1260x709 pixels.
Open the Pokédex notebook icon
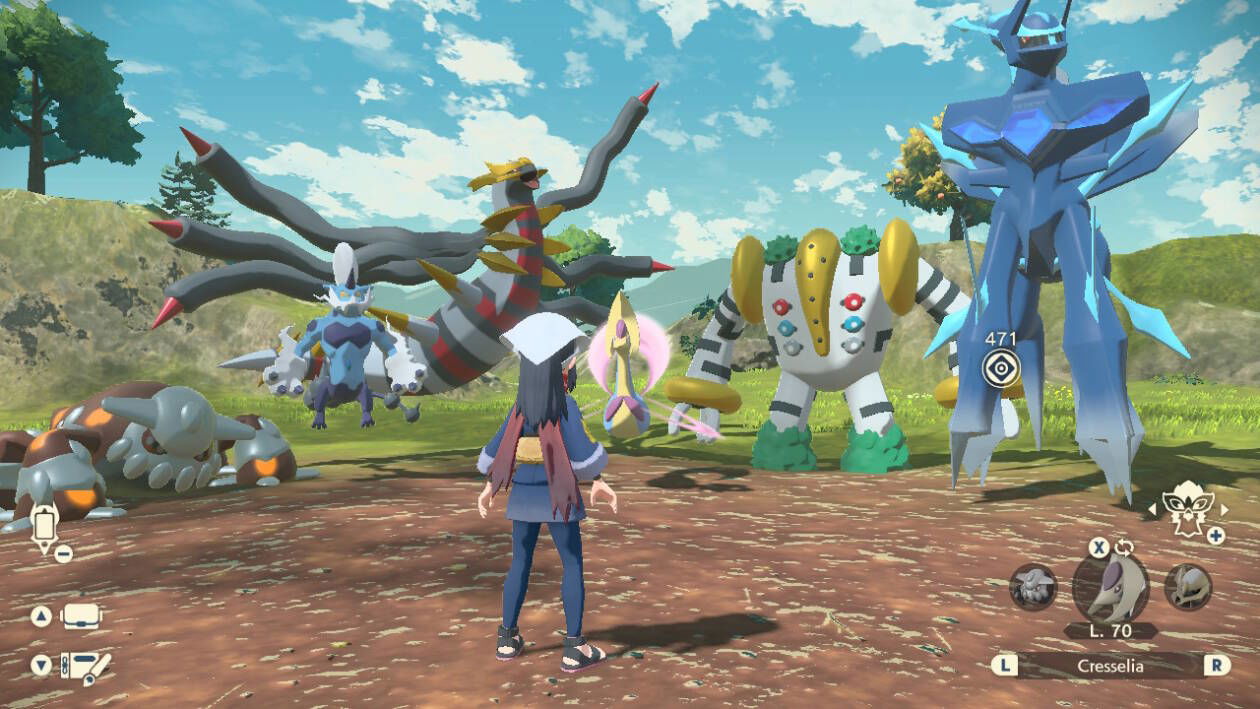(85, 666)
